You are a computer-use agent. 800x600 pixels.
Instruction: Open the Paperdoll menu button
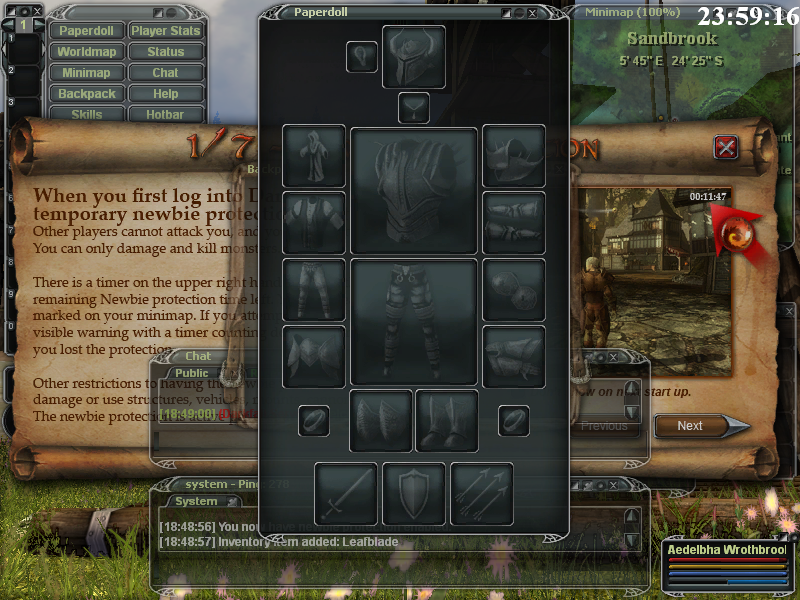[86, 30]
